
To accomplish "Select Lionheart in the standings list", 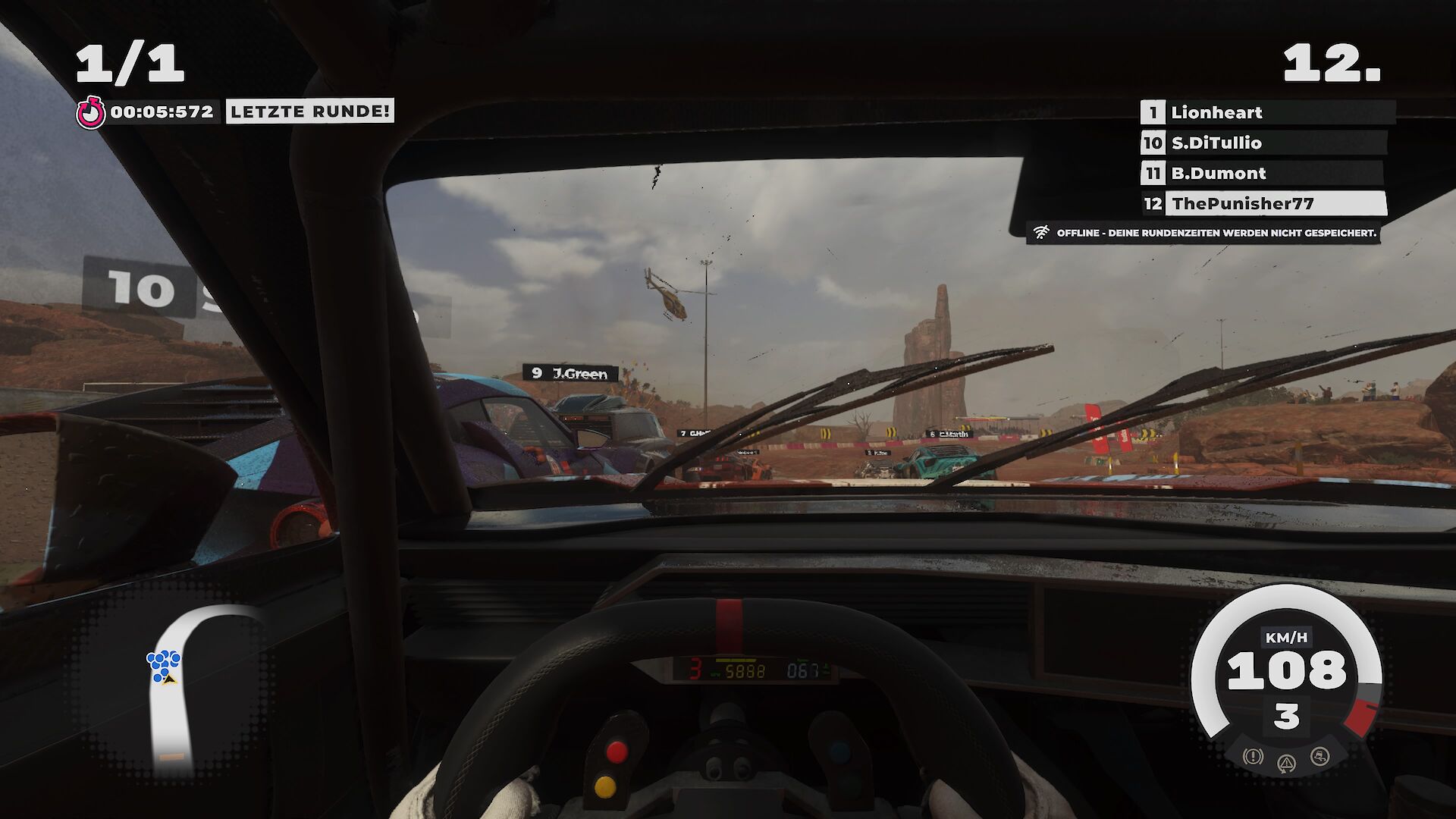I will (1266, 112).
